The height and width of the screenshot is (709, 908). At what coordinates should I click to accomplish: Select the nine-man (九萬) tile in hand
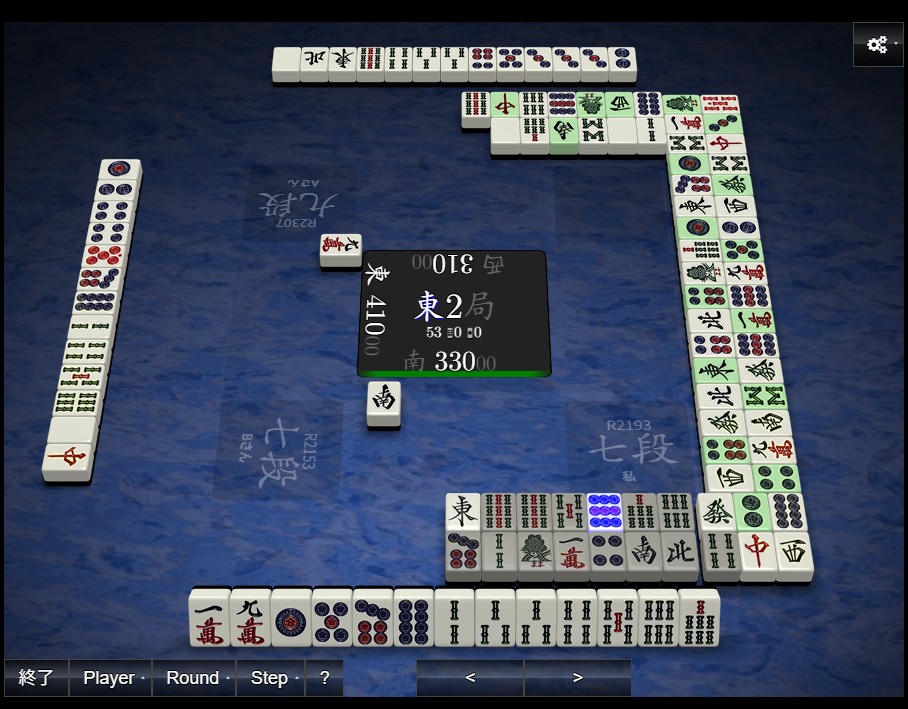click(x=250, y=618)
